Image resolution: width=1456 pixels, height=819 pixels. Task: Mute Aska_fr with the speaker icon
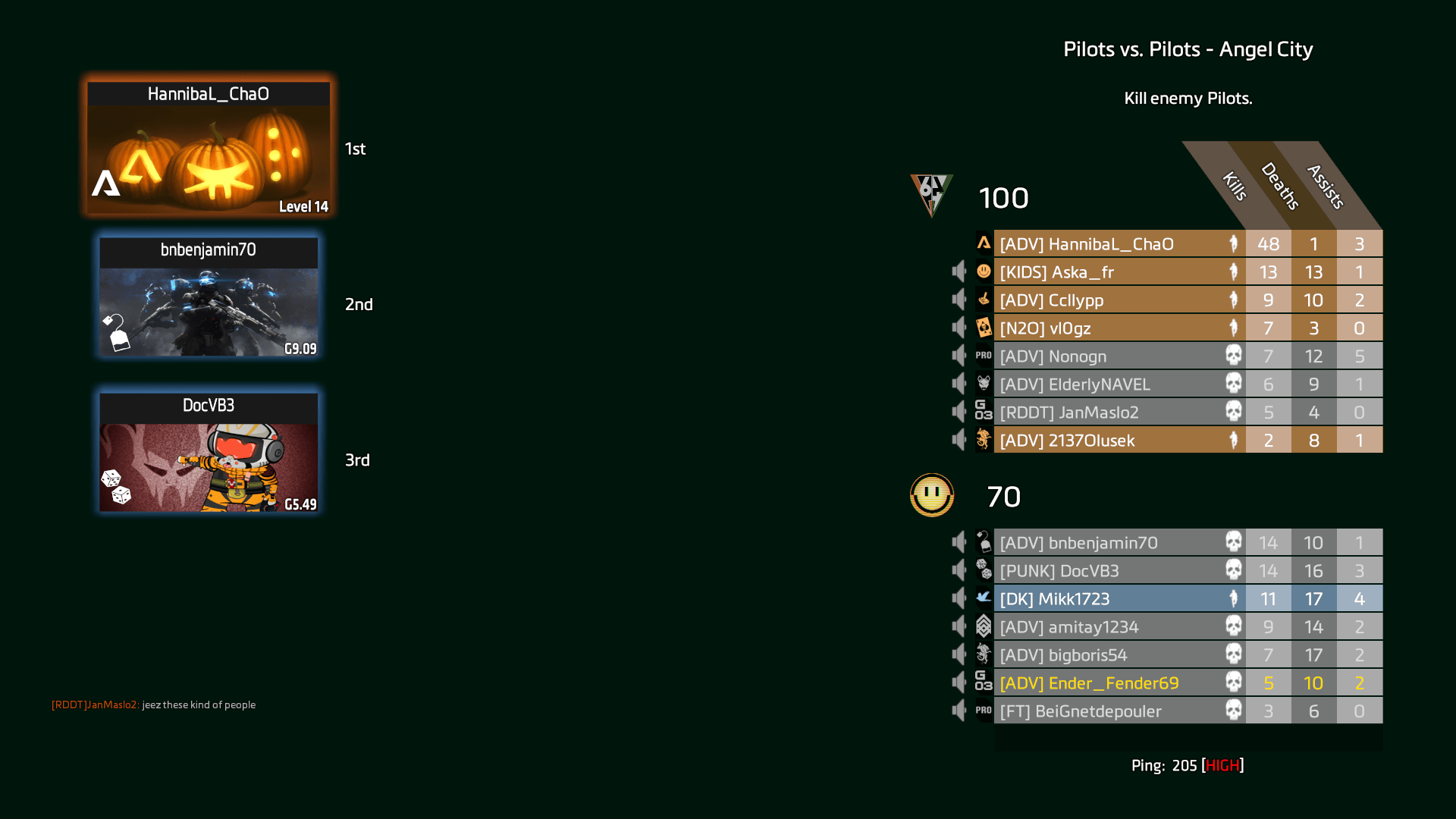(x=959, y=271)
